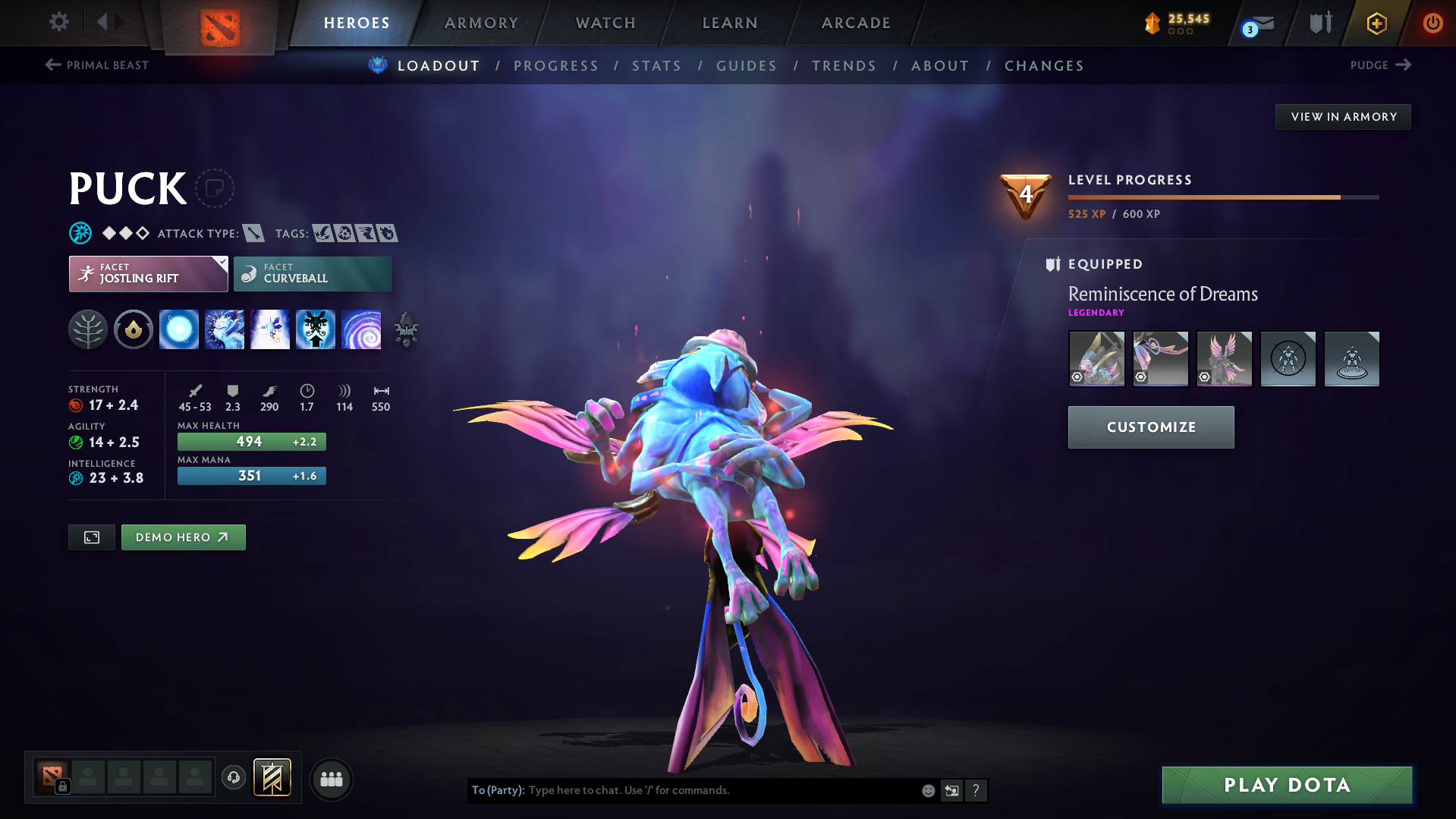The width and height of the screenshot is (1456, 819).
Task: Open the ARMORY menu
Action: [x=481, y=23]
